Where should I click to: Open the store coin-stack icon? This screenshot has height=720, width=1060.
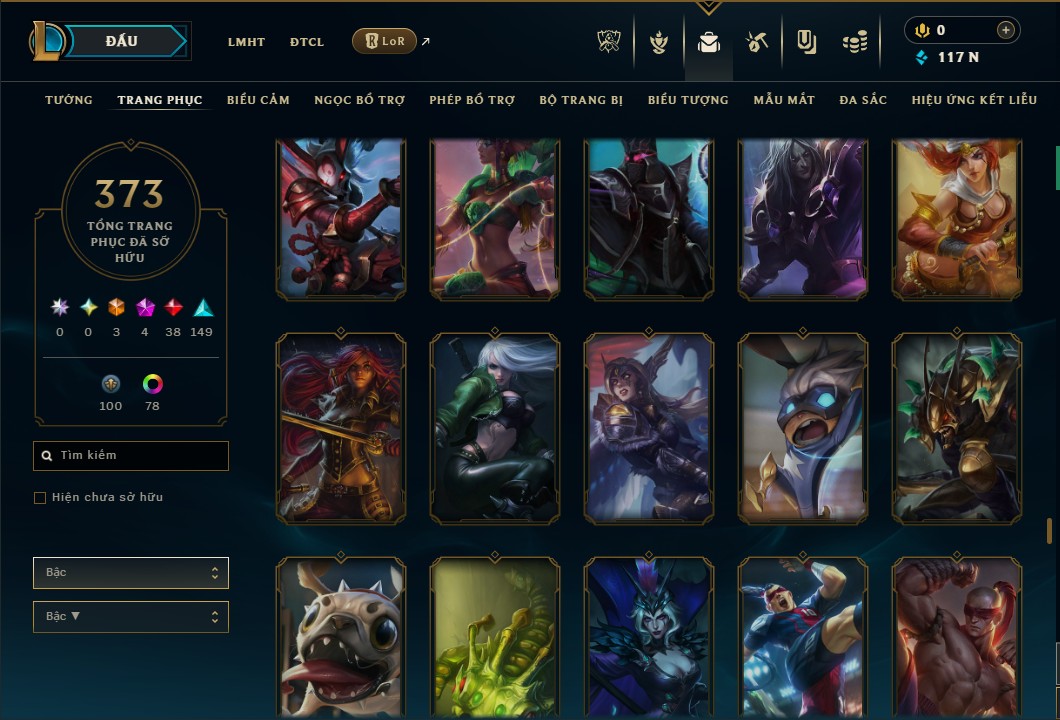pos(854,42)
